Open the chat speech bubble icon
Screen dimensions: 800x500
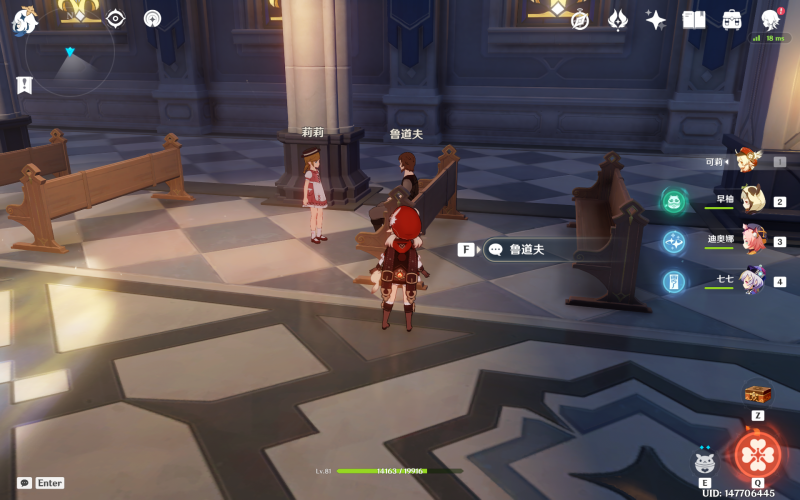[24, 482]
